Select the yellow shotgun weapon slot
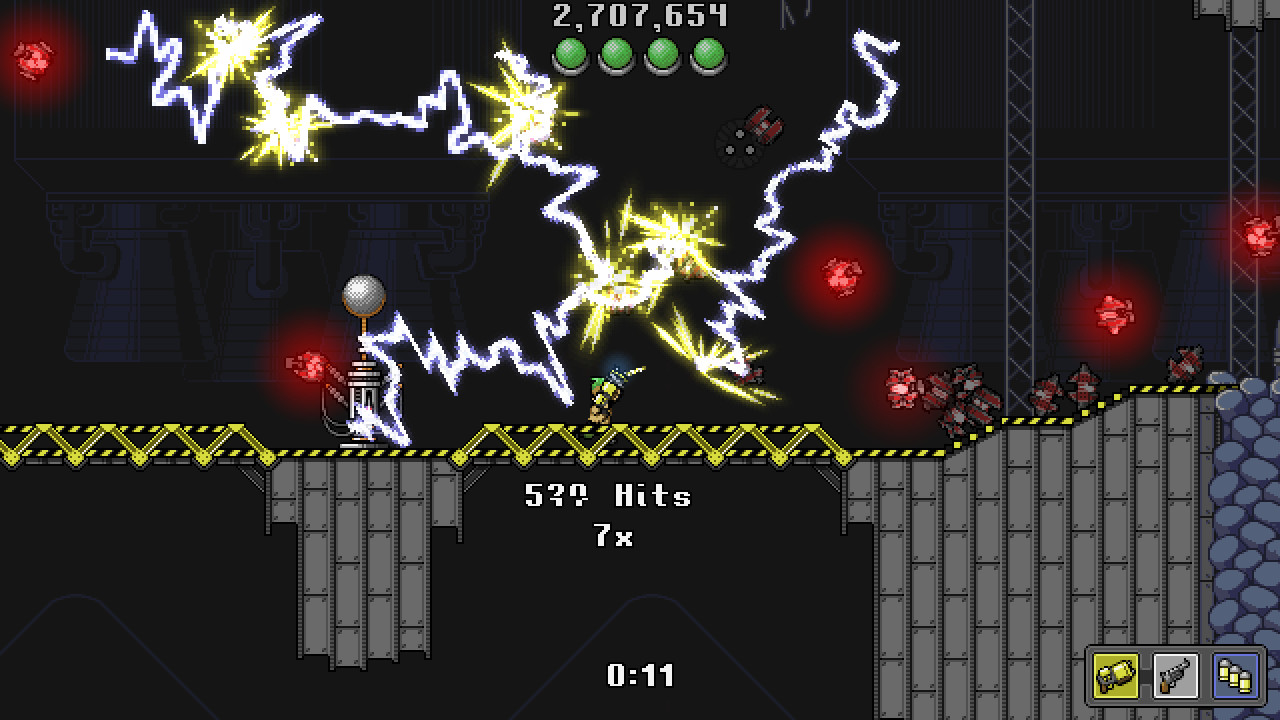 coord(1116,677)
